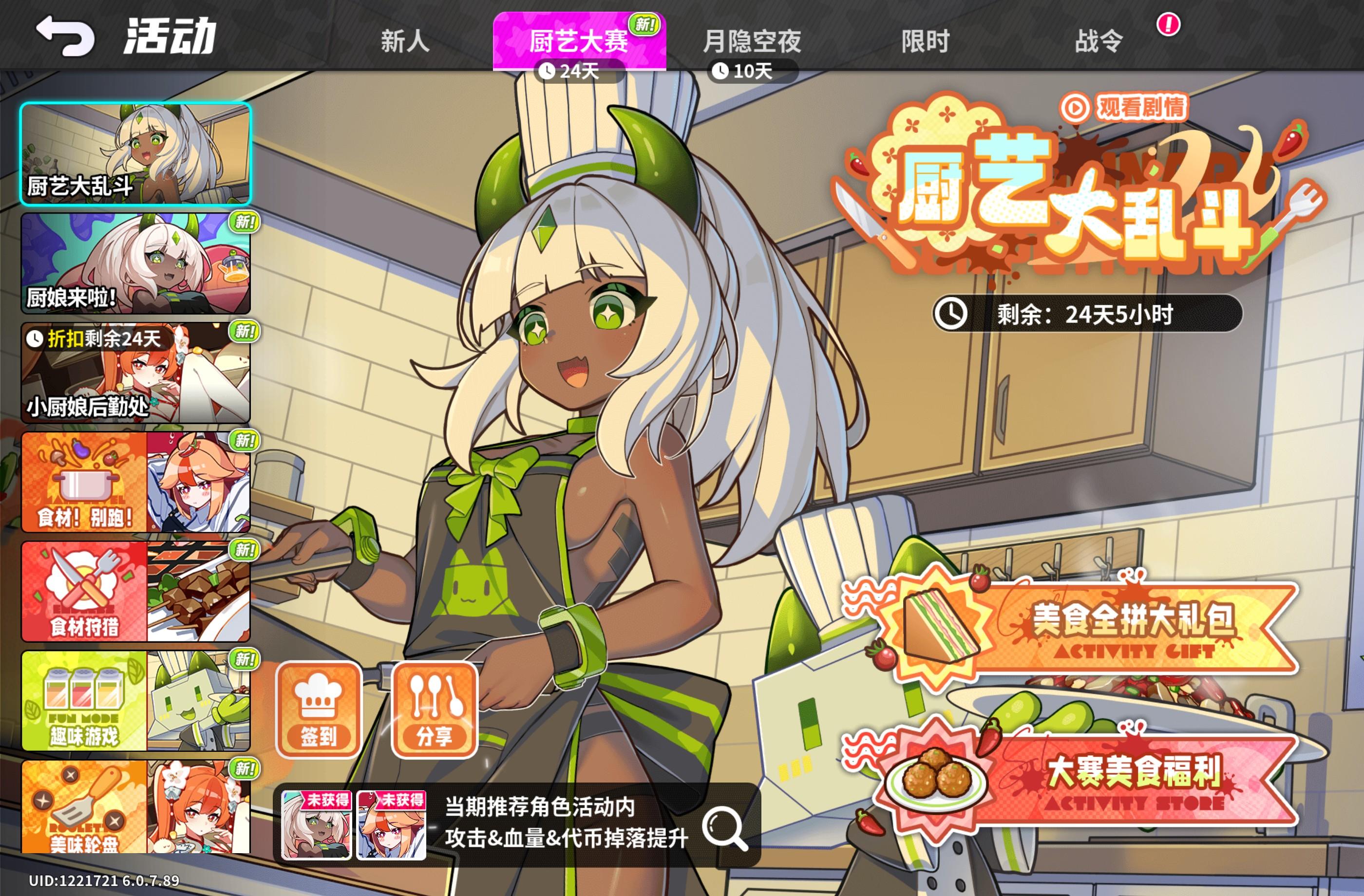1364x896 pixels.
Task: Tap the 24天 countdown badge under 厨艺大赛
Action: (x=579, y=71)
